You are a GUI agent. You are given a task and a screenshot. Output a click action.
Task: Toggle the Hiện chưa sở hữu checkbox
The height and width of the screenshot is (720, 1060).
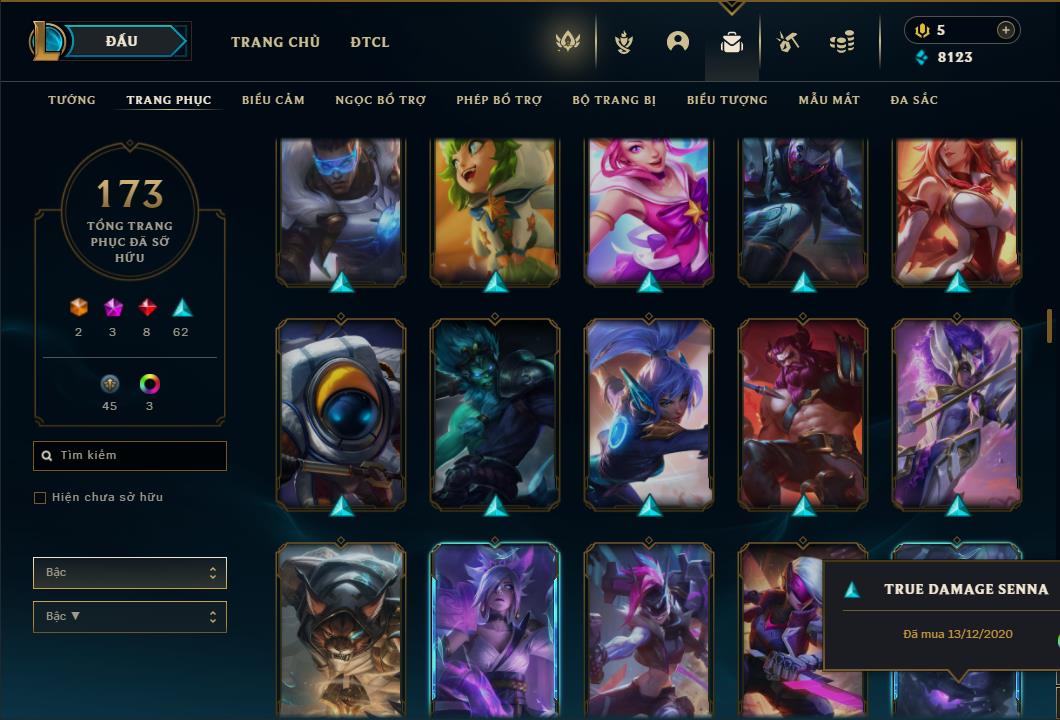pyautogui.click(x=40, y=498)
